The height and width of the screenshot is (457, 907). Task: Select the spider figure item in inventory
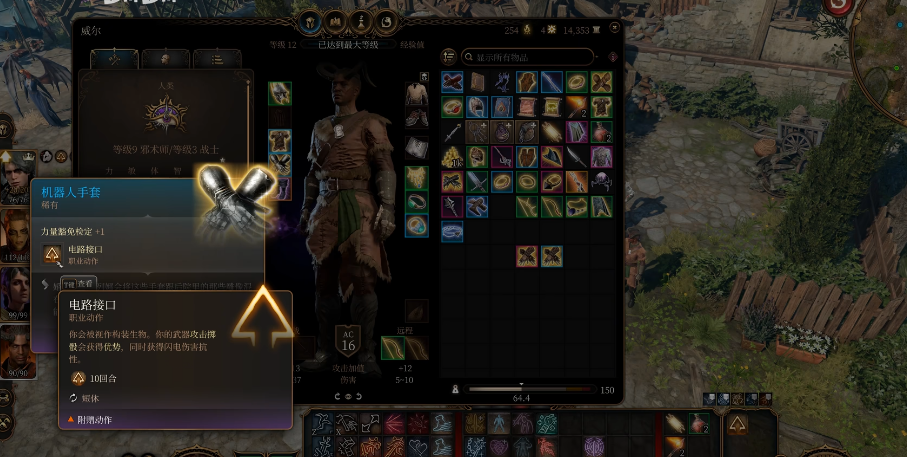tap(601, 182)
